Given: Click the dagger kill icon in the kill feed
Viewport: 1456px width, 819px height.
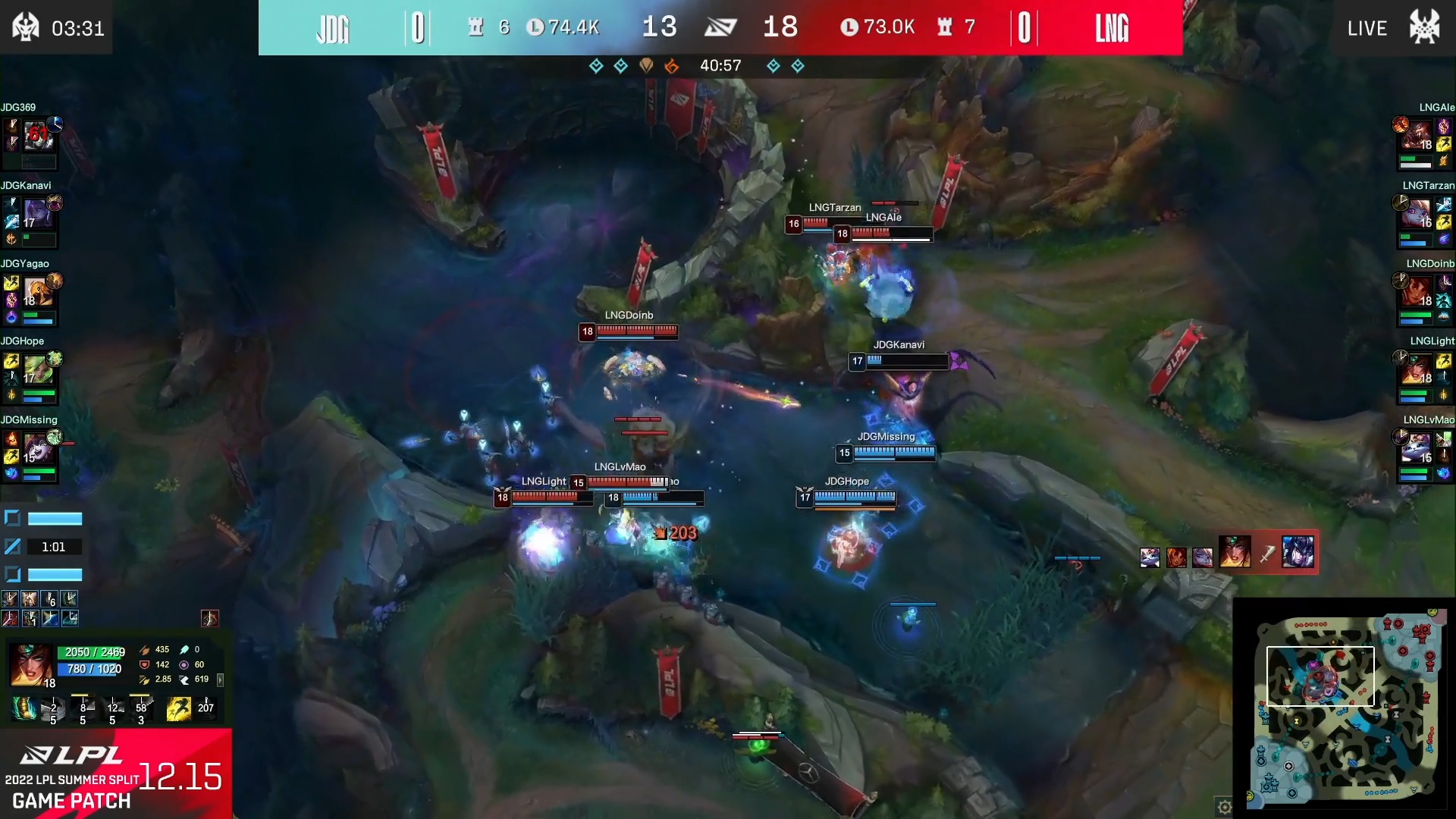Looking at the screenshot, I should coord(1267,554).
